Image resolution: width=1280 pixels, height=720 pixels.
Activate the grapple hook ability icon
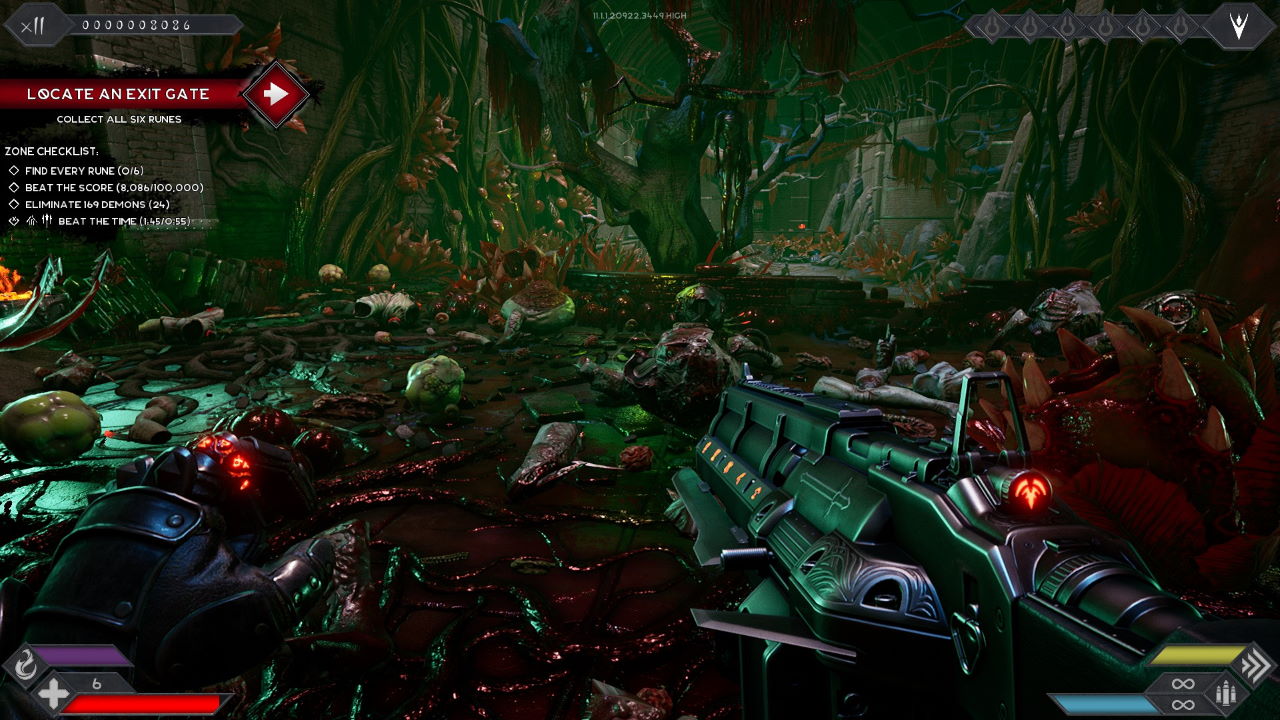[x=23, y=663]
